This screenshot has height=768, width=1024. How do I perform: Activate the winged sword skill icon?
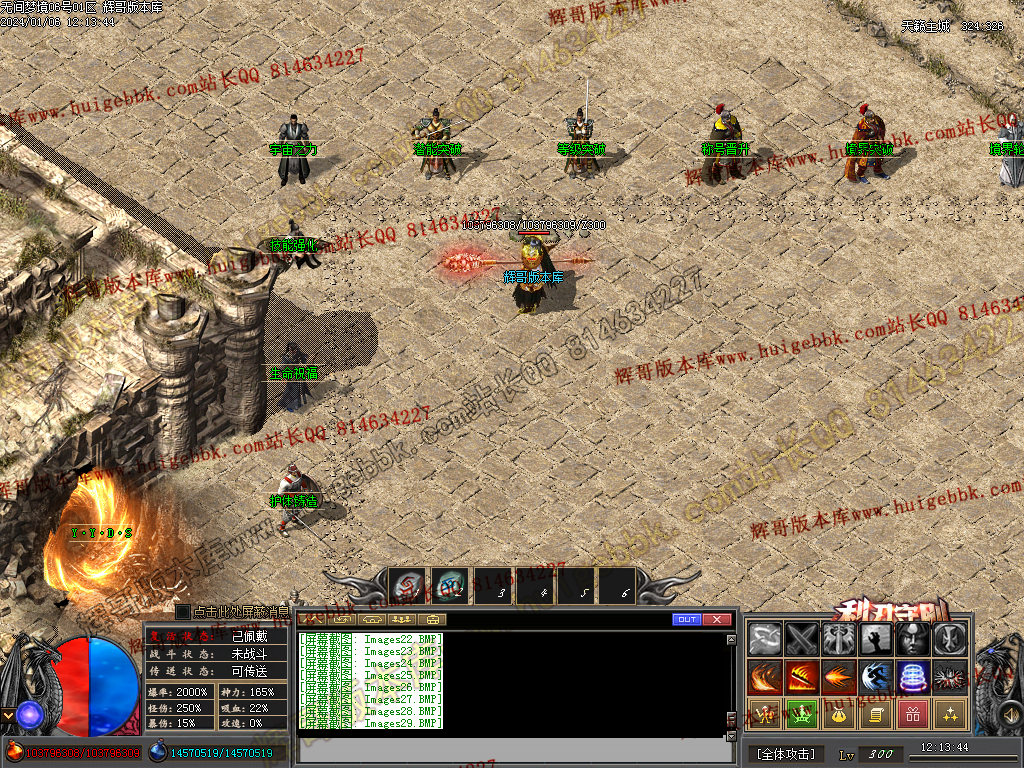click(x=838, y=639)
